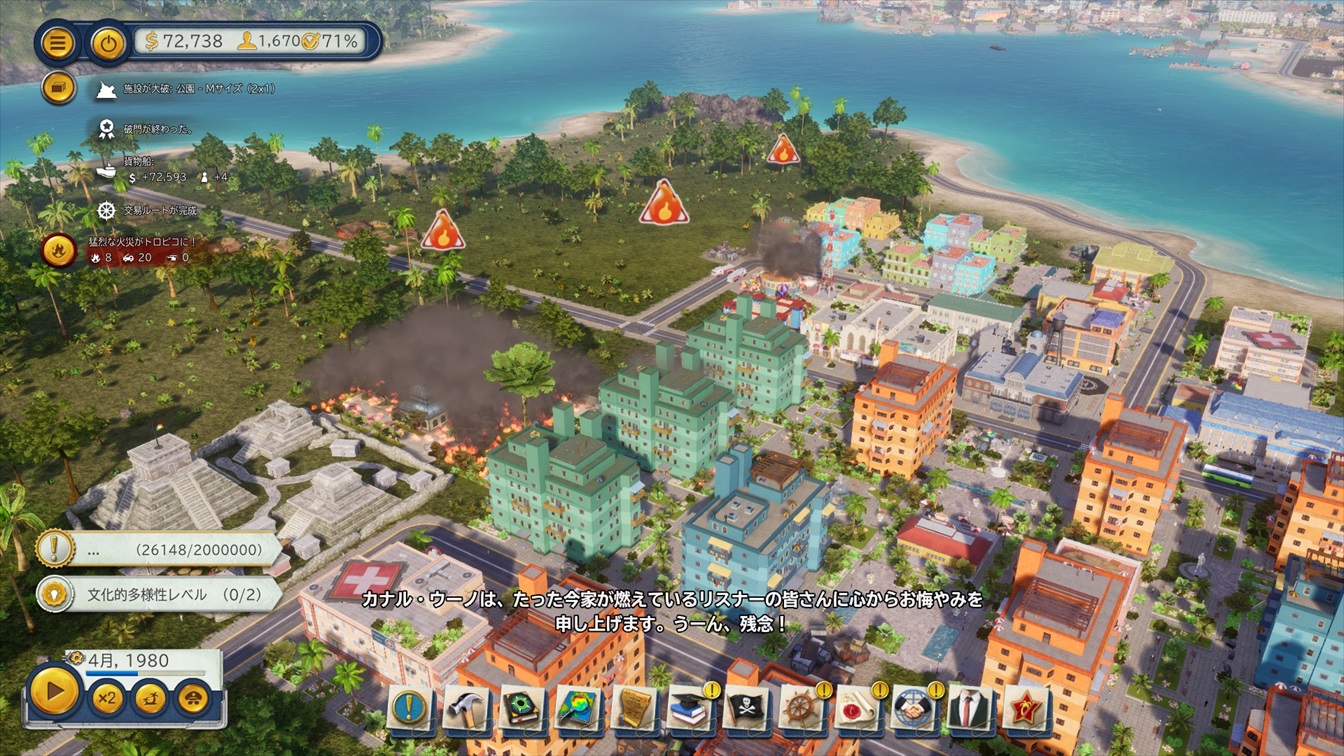Viewport: 1344px width, 756px height.
Task: Open the raging fire alert icon
Action: (x=59, y=249)
